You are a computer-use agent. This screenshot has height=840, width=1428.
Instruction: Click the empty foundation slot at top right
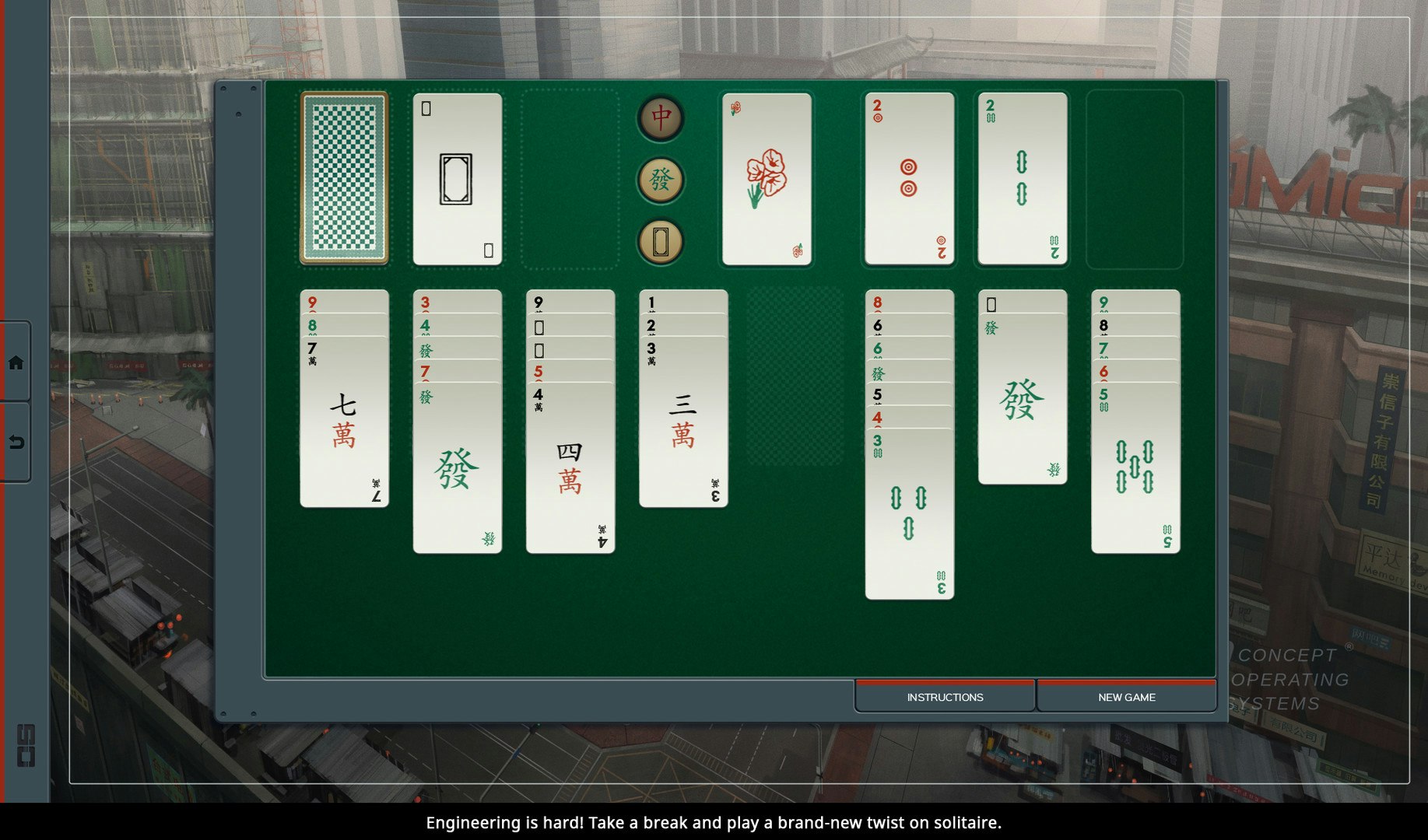coord(1135,177)
